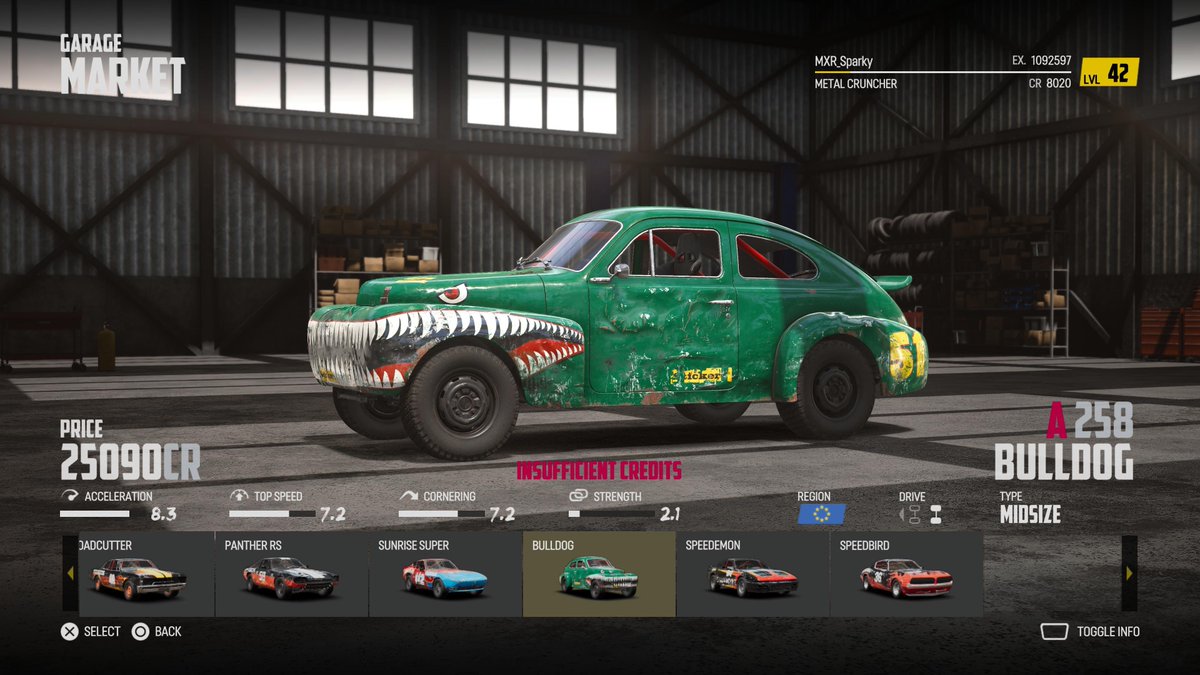
Task: Pick the Sunrise Super car tile
Action: tap(445, 575)
